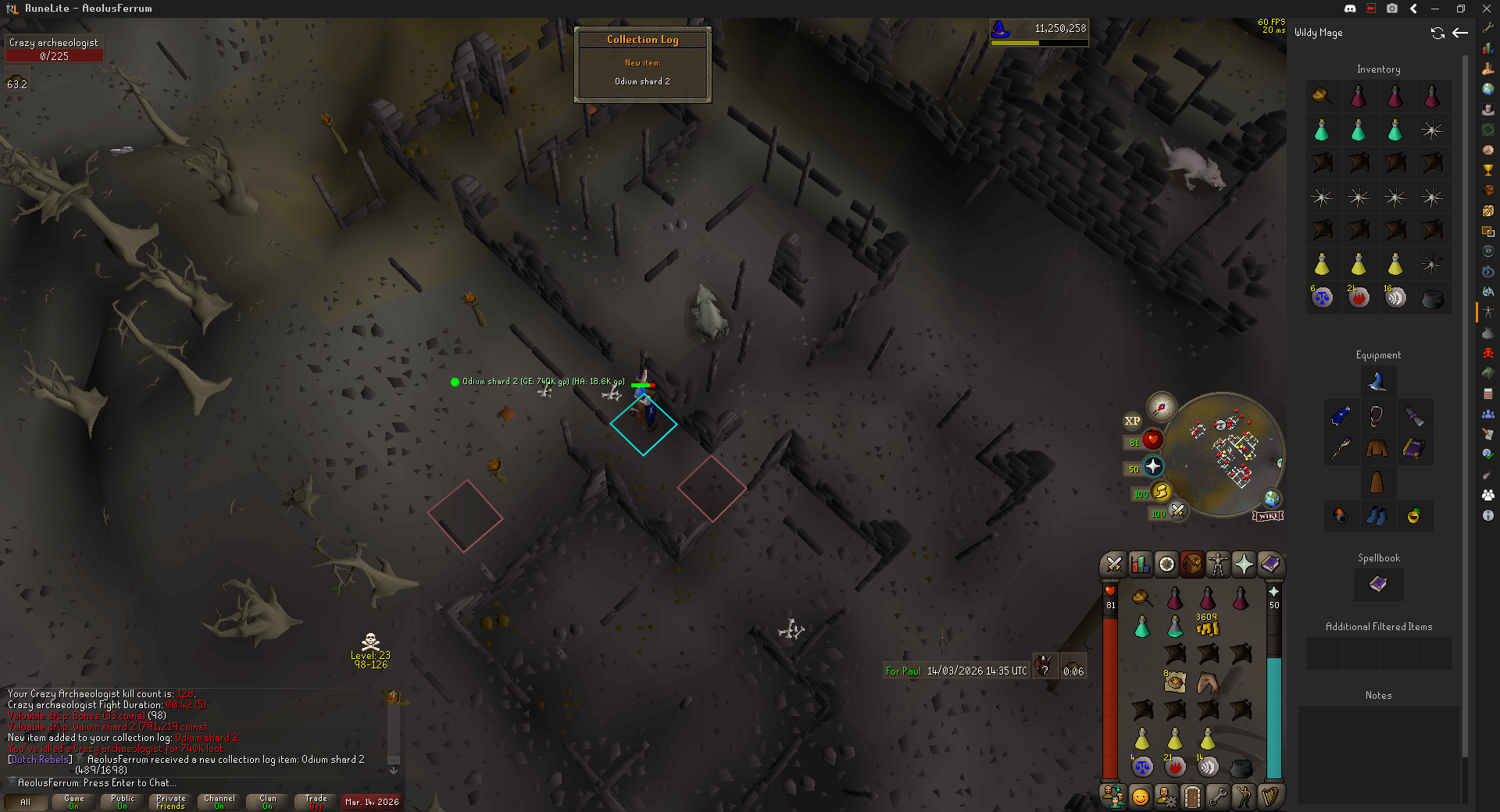Image resolution: width=1500 pixels, height=812 pixels.
Task: Open the Prayer tab
Action: [x=1244, y=564]
